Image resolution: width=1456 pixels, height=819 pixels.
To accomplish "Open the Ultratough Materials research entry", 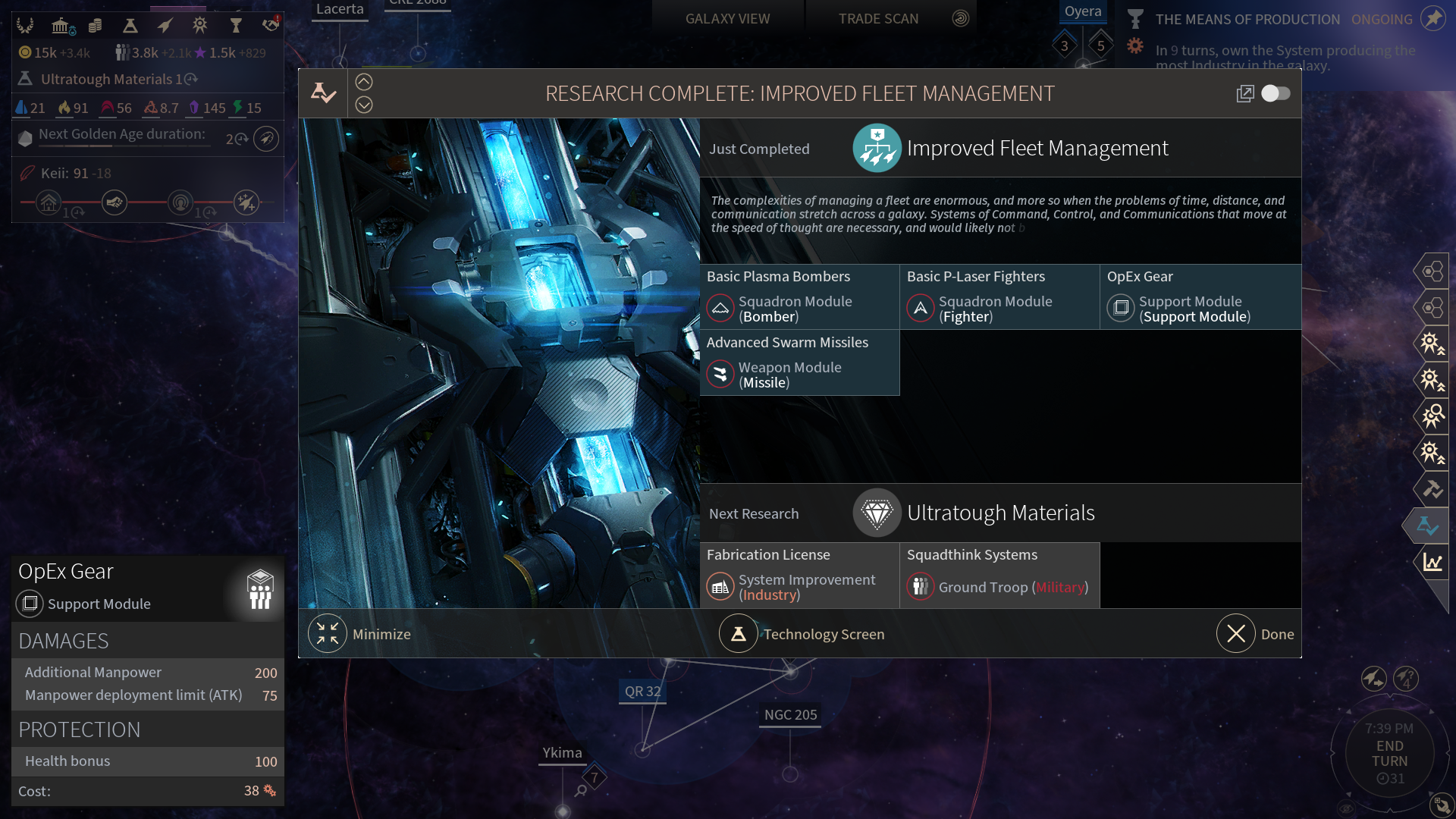I will click(1000, 513).
